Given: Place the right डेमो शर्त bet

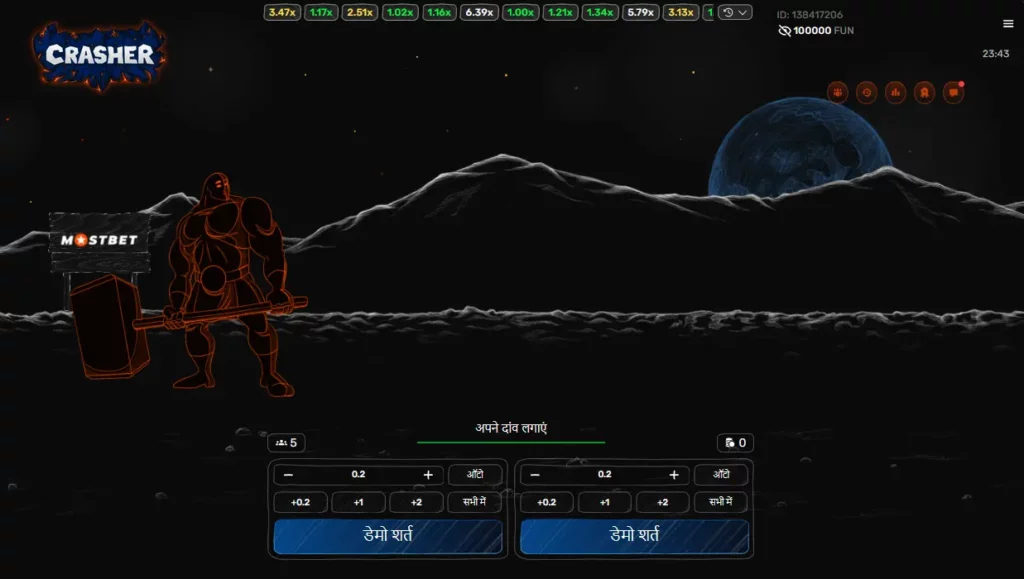Looking at the screenshot, I should click(x=634, y=536).
